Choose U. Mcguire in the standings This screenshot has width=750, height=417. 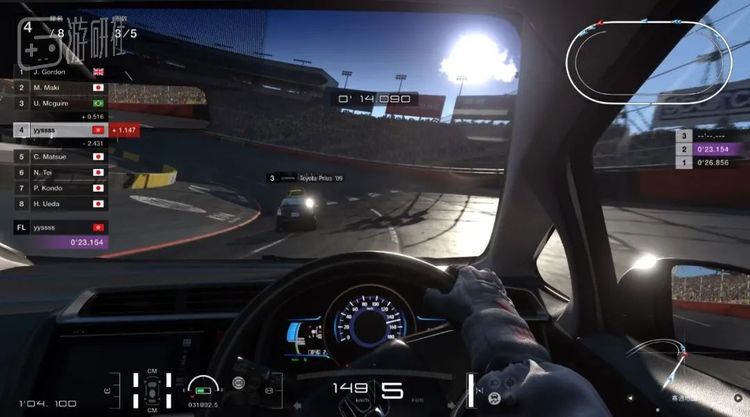(x=60, y=103)
